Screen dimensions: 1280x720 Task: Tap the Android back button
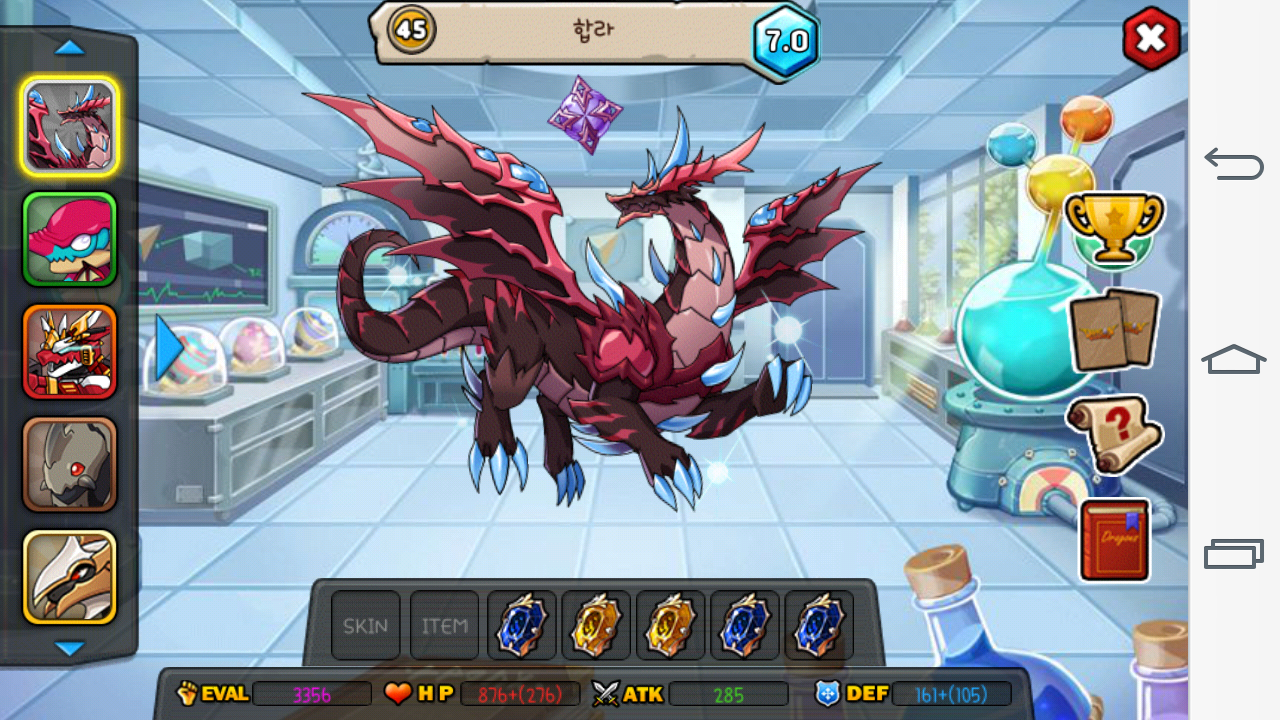click(1234, 163)
